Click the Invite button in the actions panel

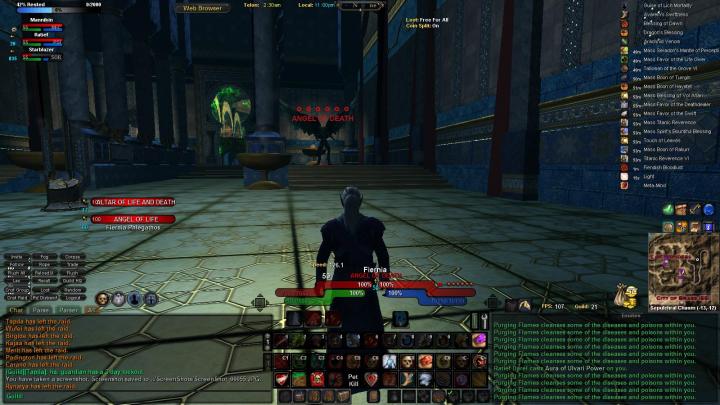point(16,257)
